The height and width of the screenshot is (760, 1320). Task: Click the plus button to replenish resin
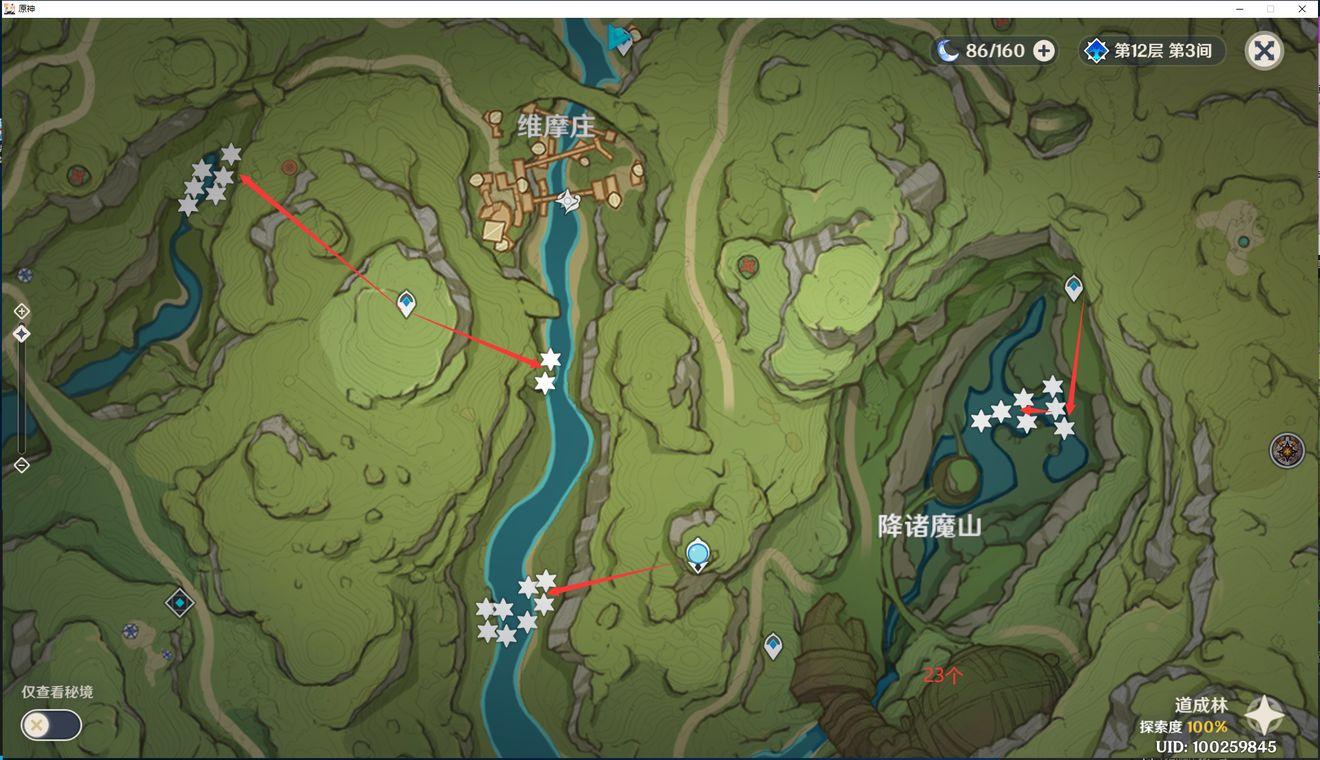[x=1042, y=50]
